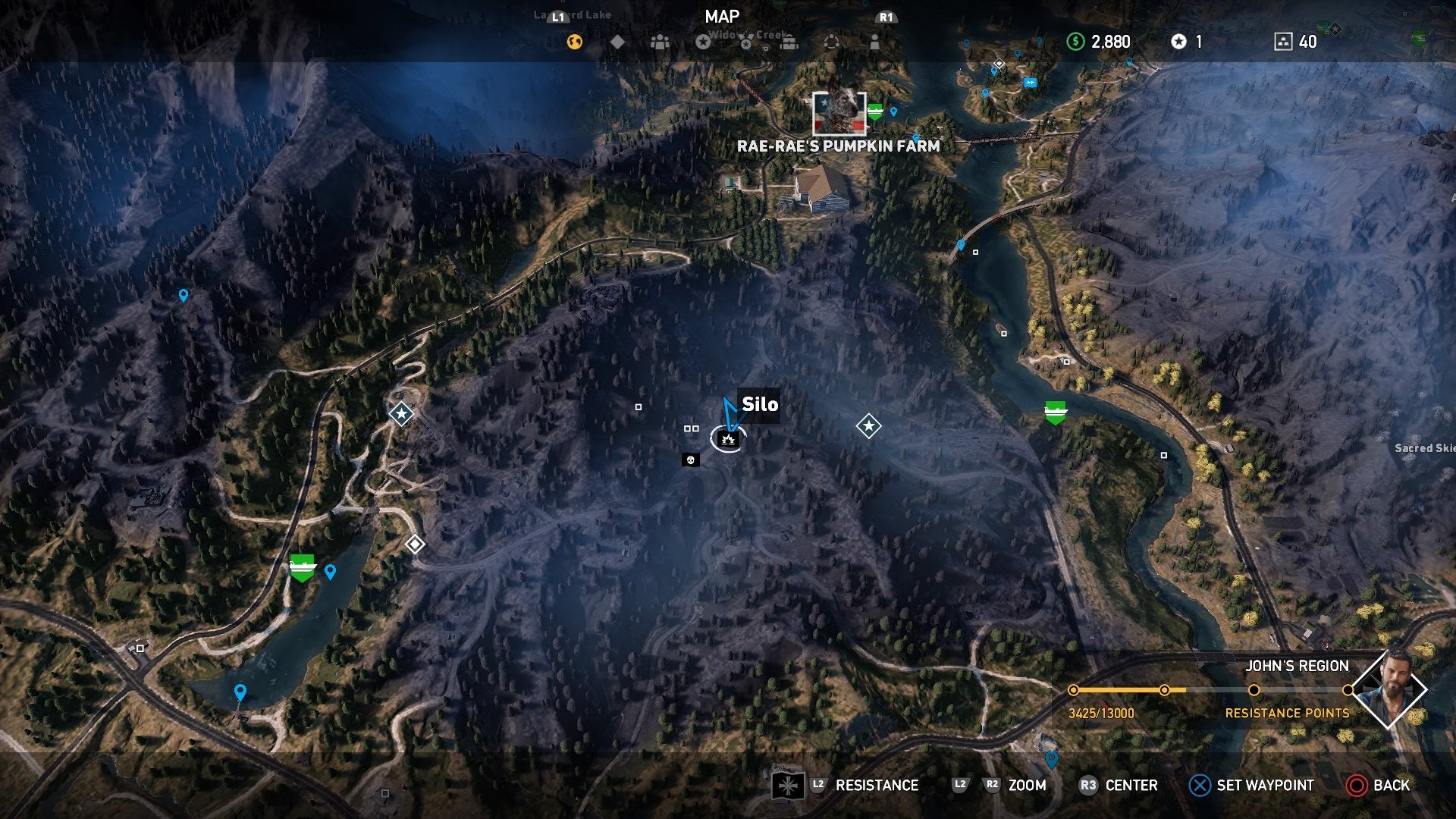Expand the L1 region switch tab
This screenshot has width=1456, height=819.
(x=559, y=15)
